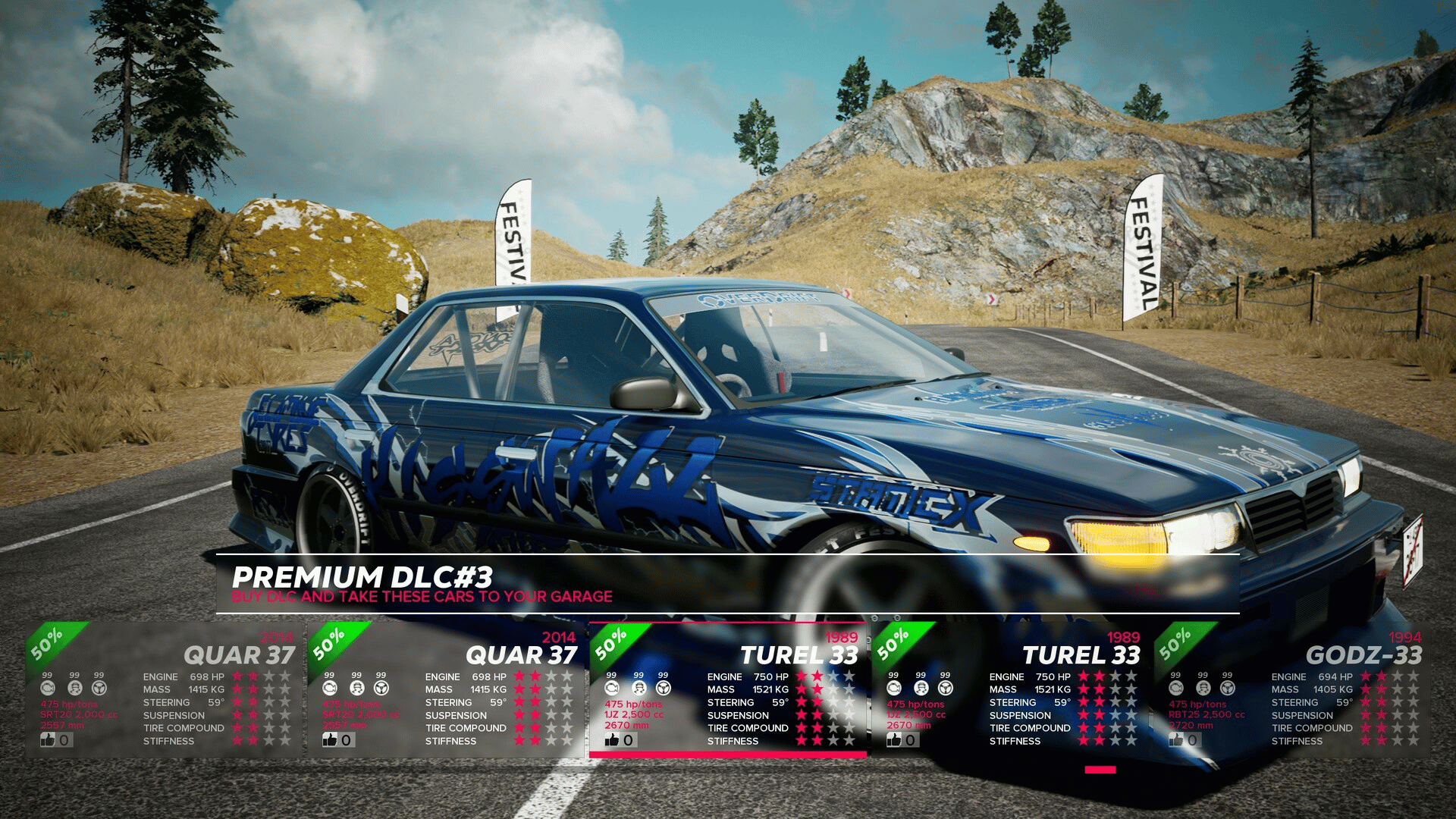Click thumbs-up on the pink-outlined Turel 33 card
The image size is (1456, 819).
pos(612,739)
